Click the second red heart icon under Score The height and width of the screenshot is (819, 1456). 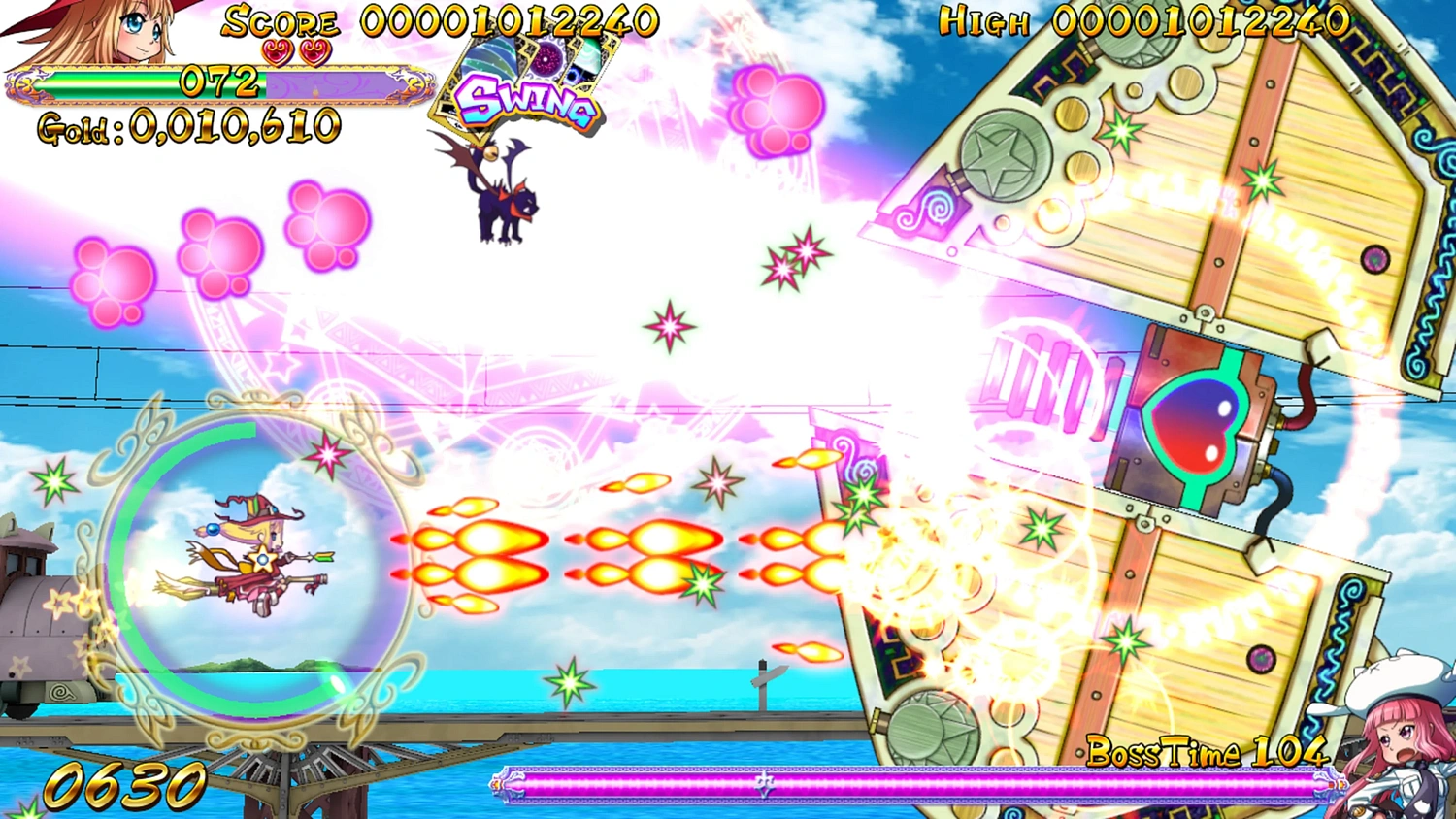pos(318,50)
